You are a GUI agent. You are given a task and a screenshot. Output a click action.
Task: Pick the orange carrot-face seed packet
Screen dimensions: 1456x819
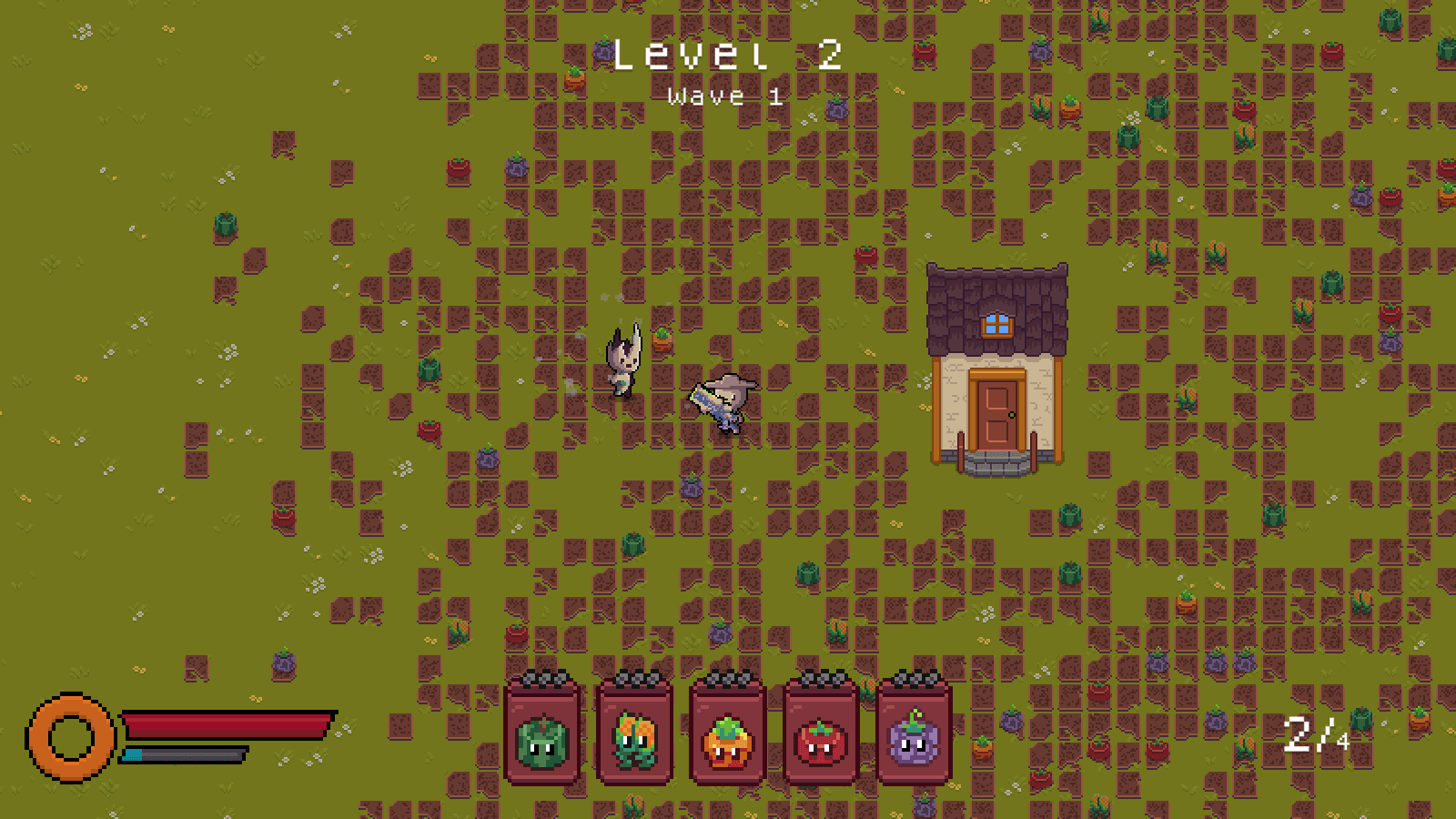(x=728, y=732)
